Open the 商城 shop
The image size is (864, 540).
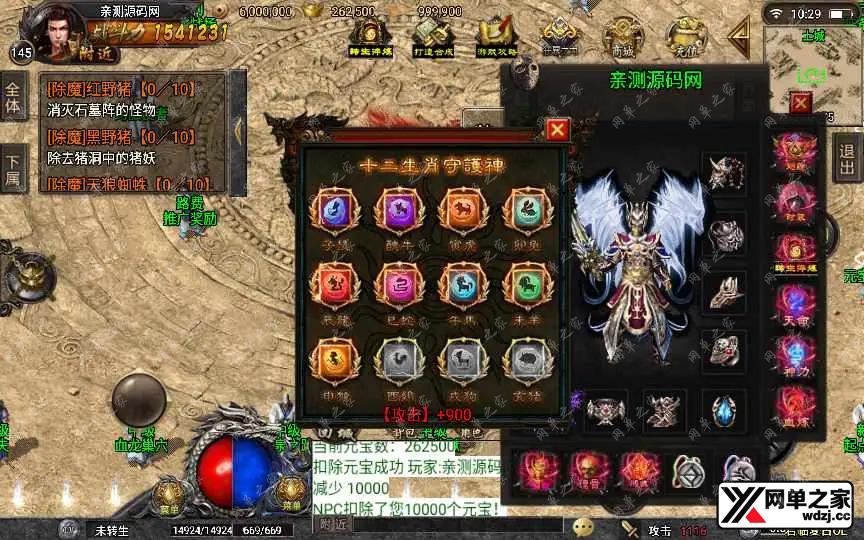pos(622,37)
